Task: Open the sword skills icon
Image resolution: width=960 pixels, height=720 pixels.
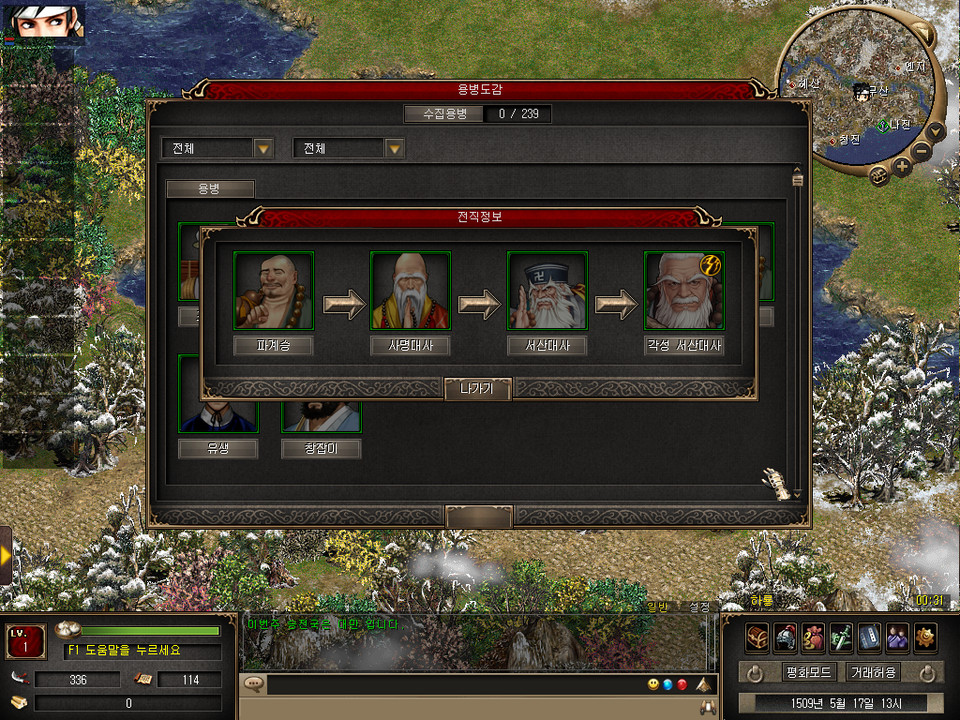Action: [841, 636]
